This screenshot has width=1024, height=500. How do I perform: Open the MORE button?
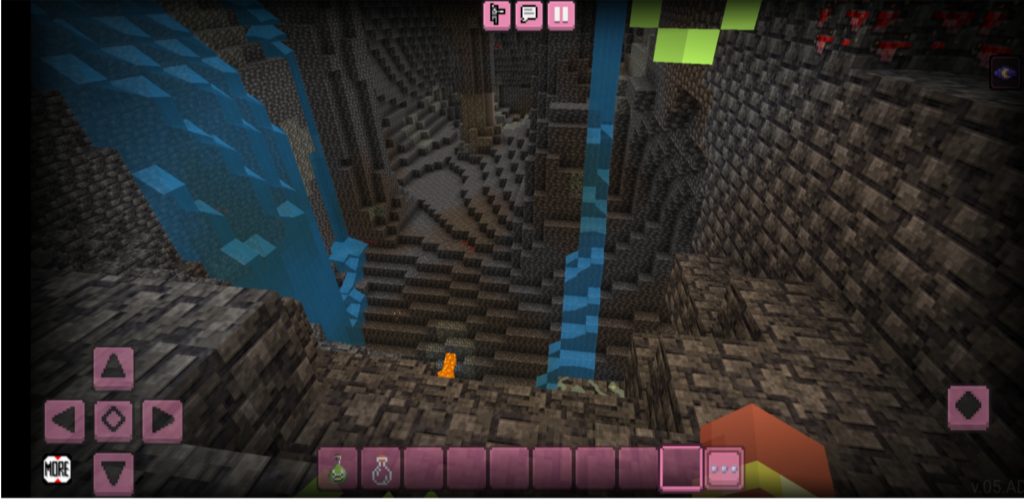pos(57,468)
